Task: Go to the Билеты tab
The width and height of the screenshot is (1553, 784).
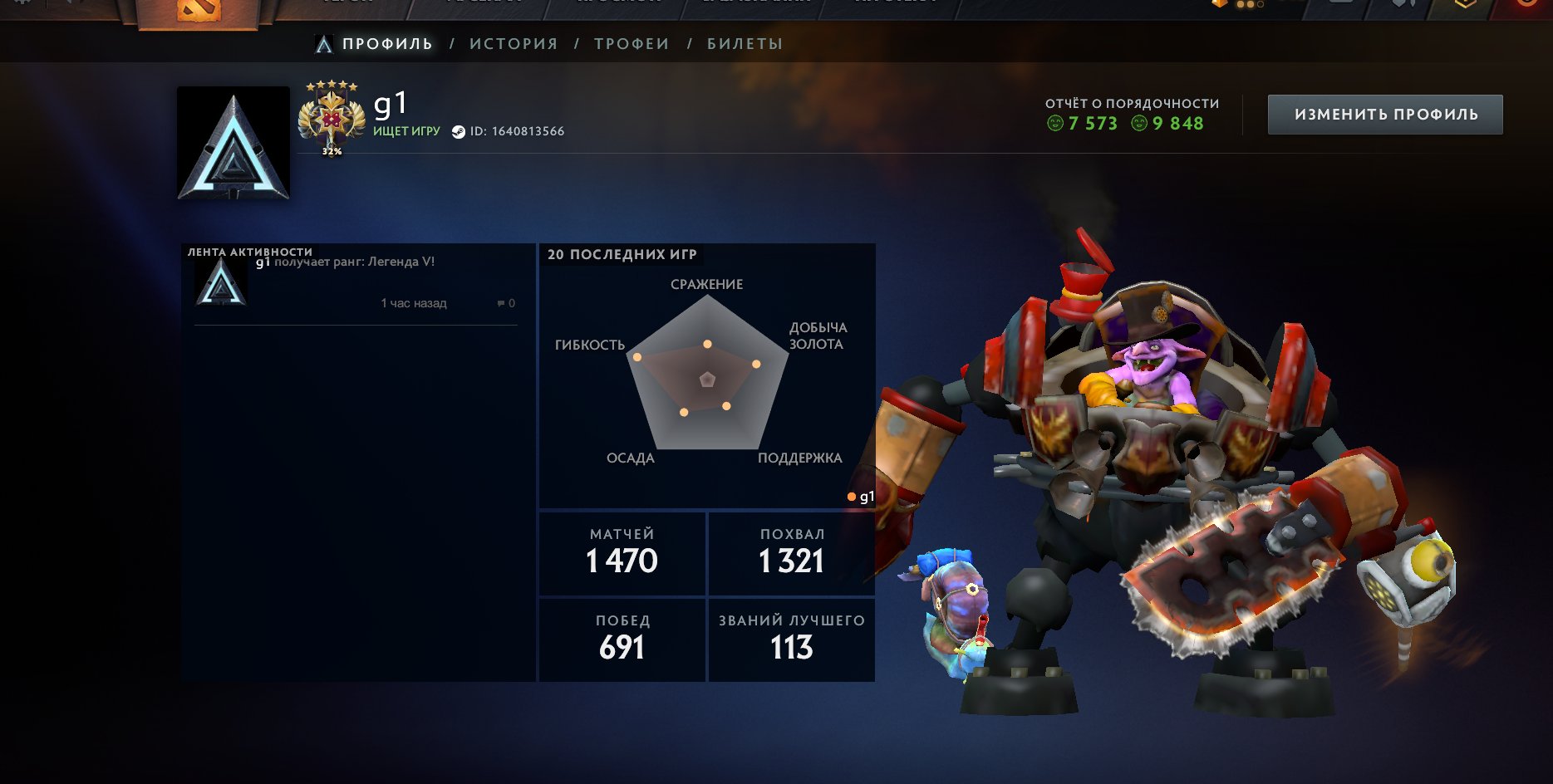Action: (745, 44)
